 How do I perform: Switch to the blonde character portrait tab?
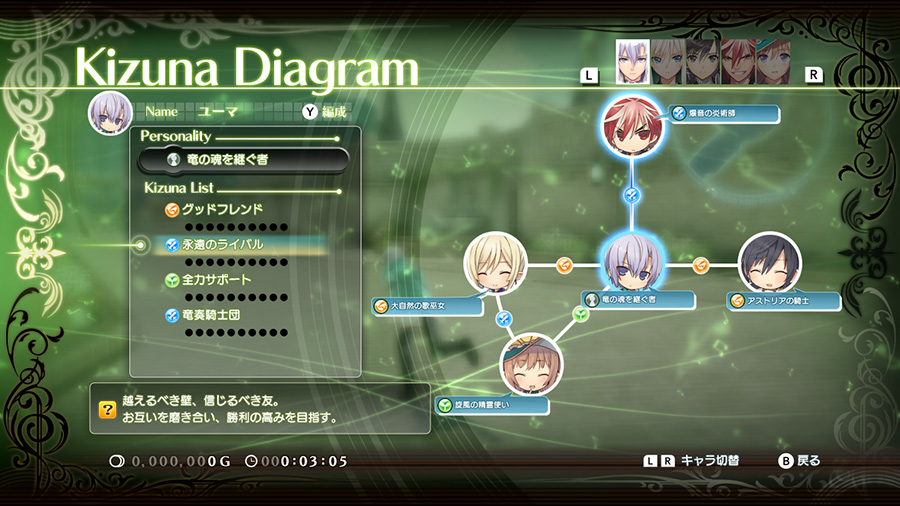[667, 61]
